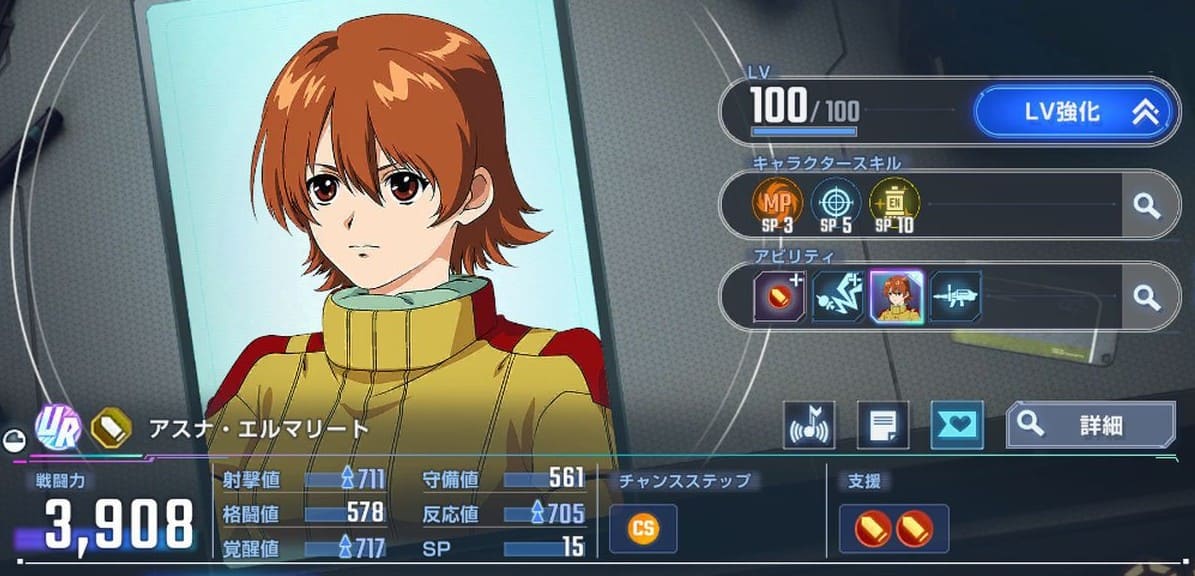This screenshot has height=576, width=1195.
Task: Open the character profile note icon
Action: click(x=882, y=426)
